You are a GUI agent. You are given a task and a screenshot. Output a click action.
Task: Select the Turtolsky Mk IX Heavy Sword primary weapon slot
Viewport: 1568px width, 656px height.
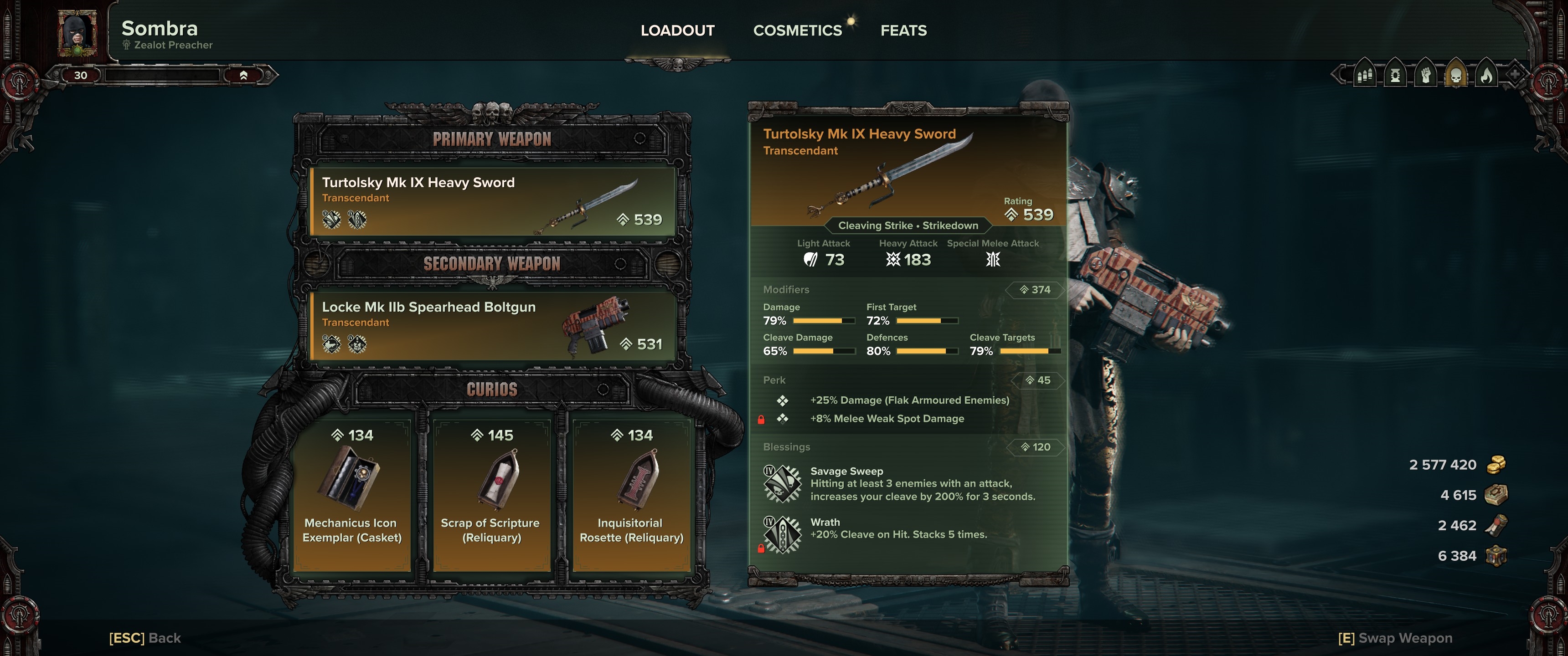click(492, 201)
